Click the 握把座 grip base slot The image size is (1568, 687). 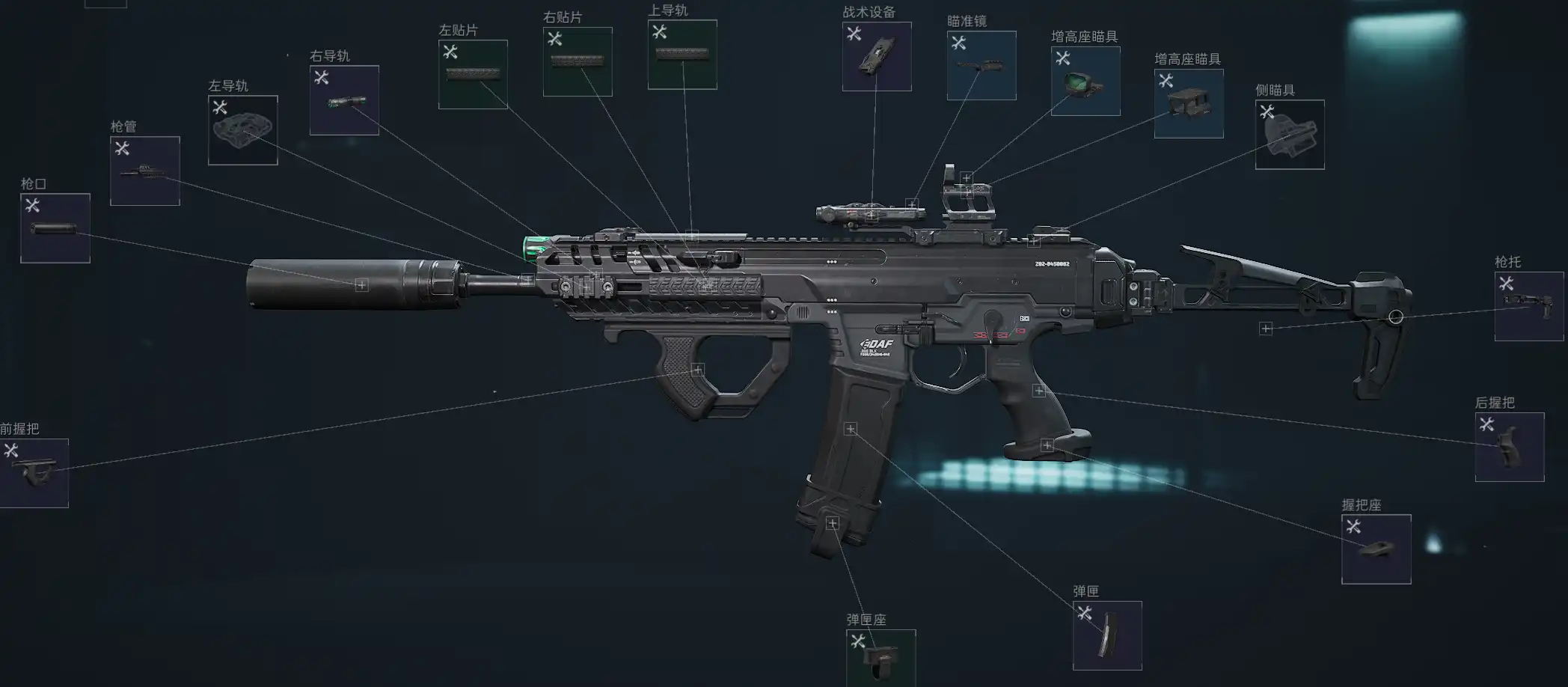[1376, 549]
